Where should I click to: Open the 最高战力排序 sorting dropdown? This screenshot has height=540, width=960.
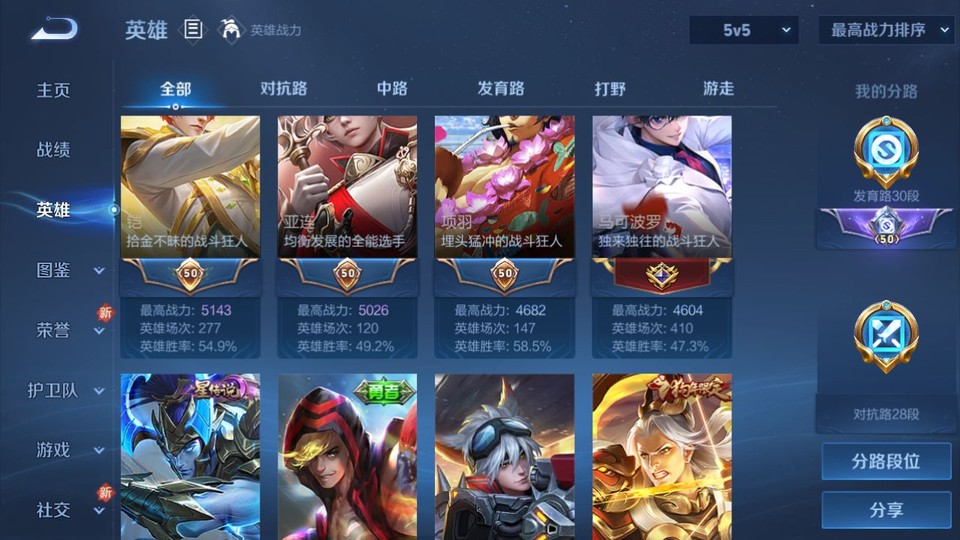point(887,30)
